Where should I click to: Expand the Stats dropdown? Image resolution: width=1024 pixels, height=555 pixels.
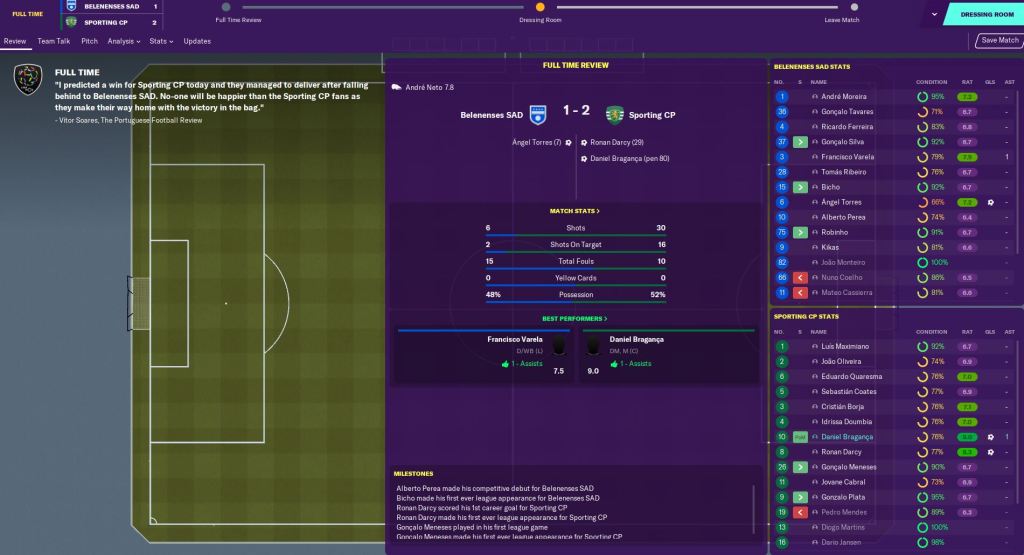coord(160,41)
